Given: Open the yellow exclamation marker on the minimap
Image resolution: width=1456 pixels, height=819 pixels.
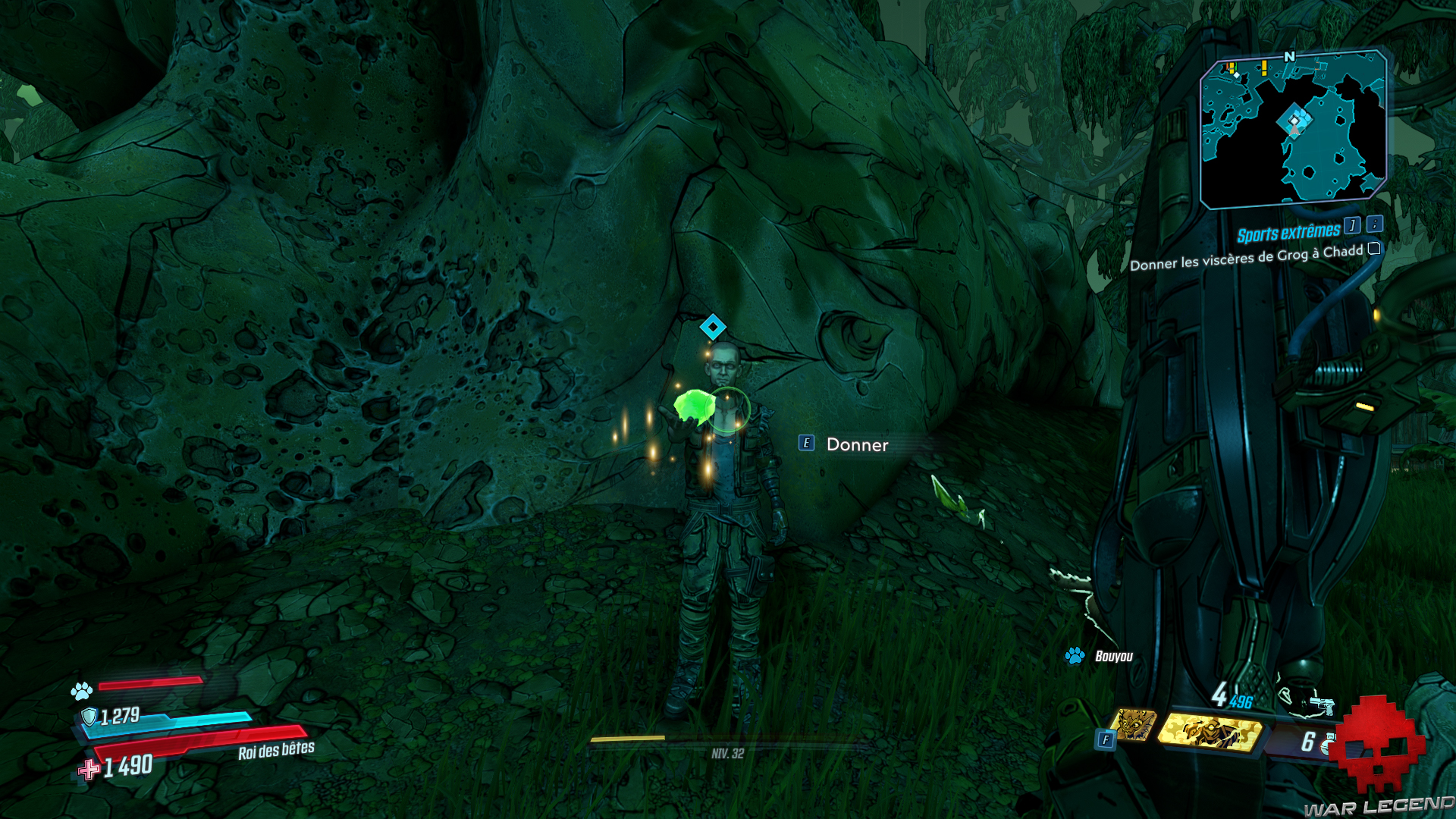Looking at the screenshot, I should [x=1263, y=66].
